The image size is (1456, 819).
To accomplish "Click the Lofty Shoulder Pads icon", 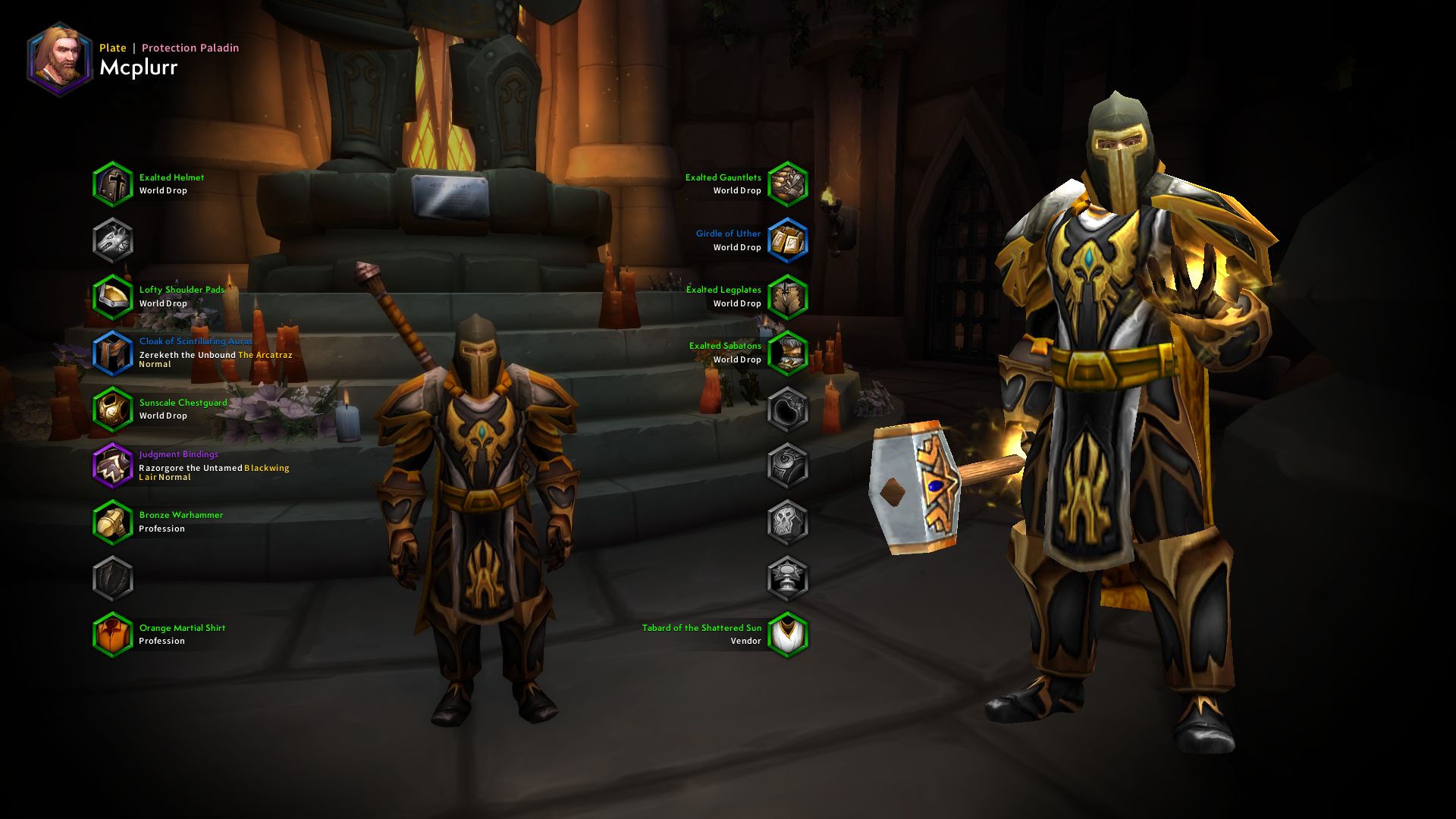I will [112, 296].
